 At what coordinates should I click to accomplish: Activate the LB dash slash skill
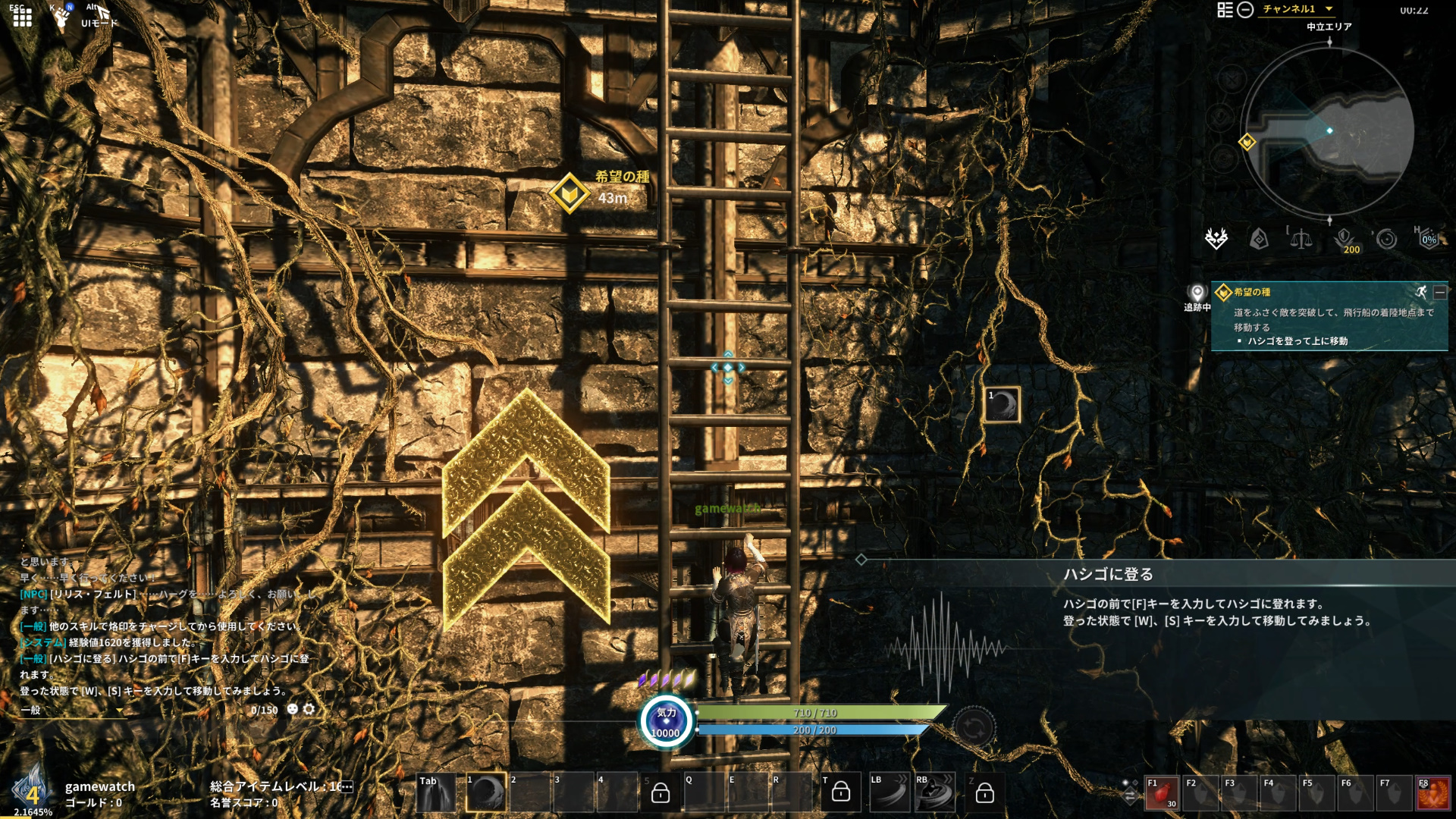890,793
